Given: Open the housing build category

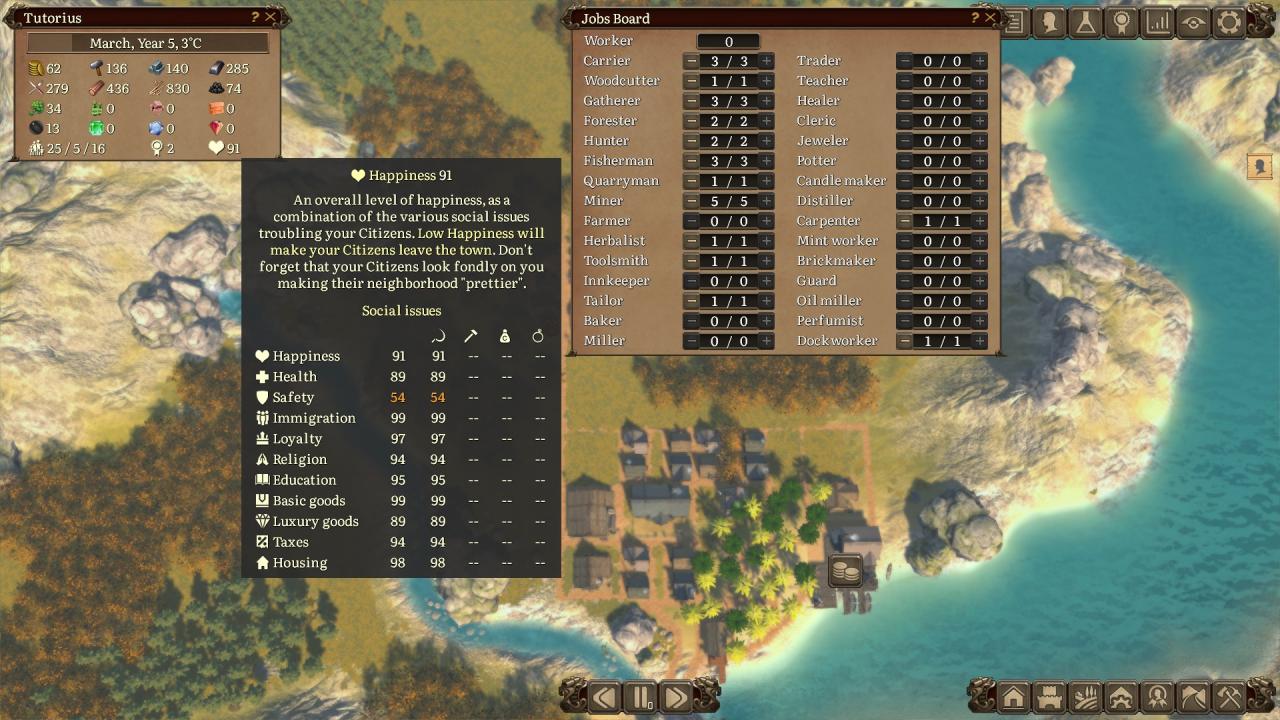Looking at the screenshot, I should pos(1013,696).
